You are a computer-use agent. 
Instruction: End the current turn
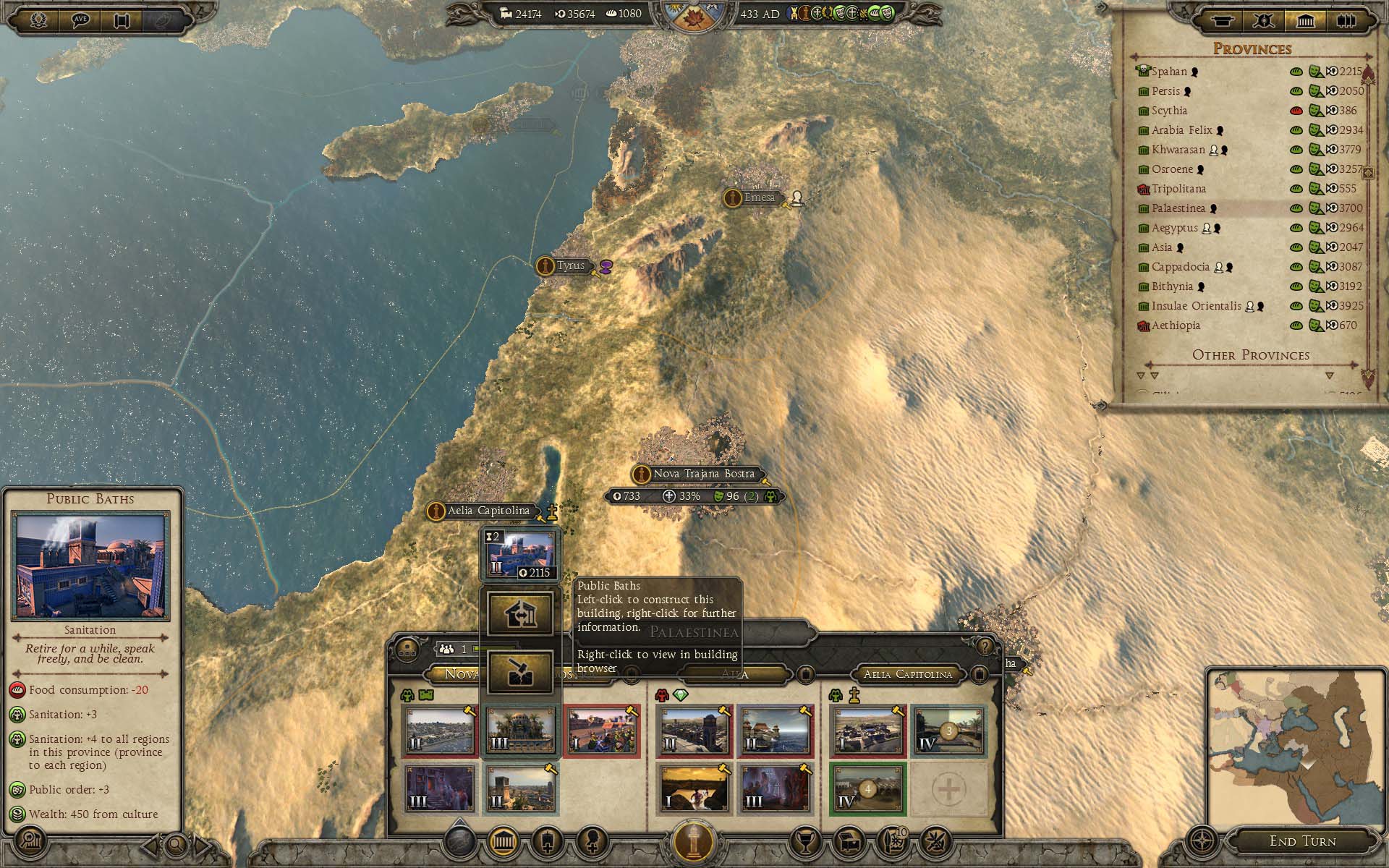pos(1302,841)
